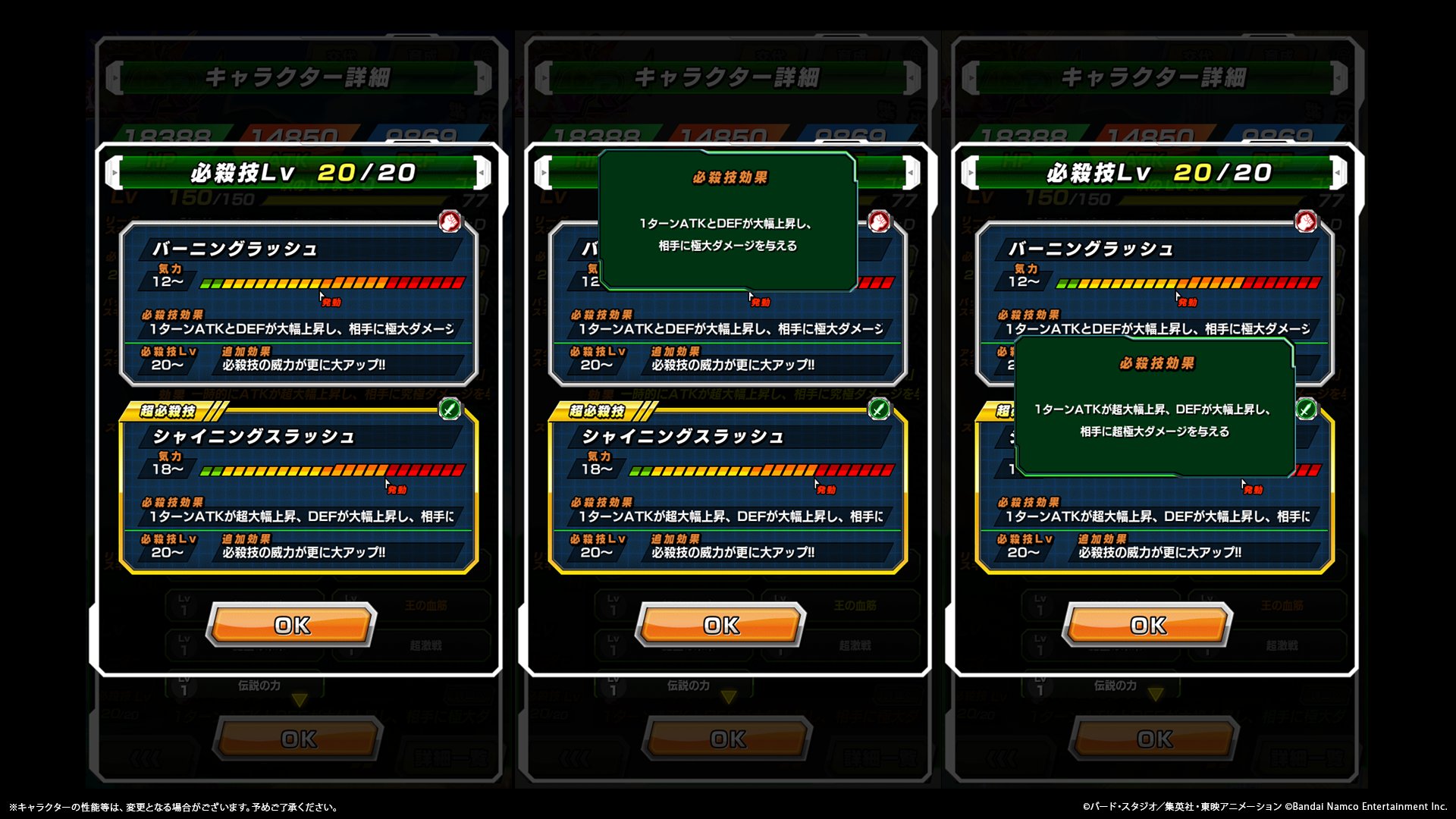Select the red fist icon in the tooltip-free panel
Viewport: 1456px width, 819px height.
click(450, 221)
